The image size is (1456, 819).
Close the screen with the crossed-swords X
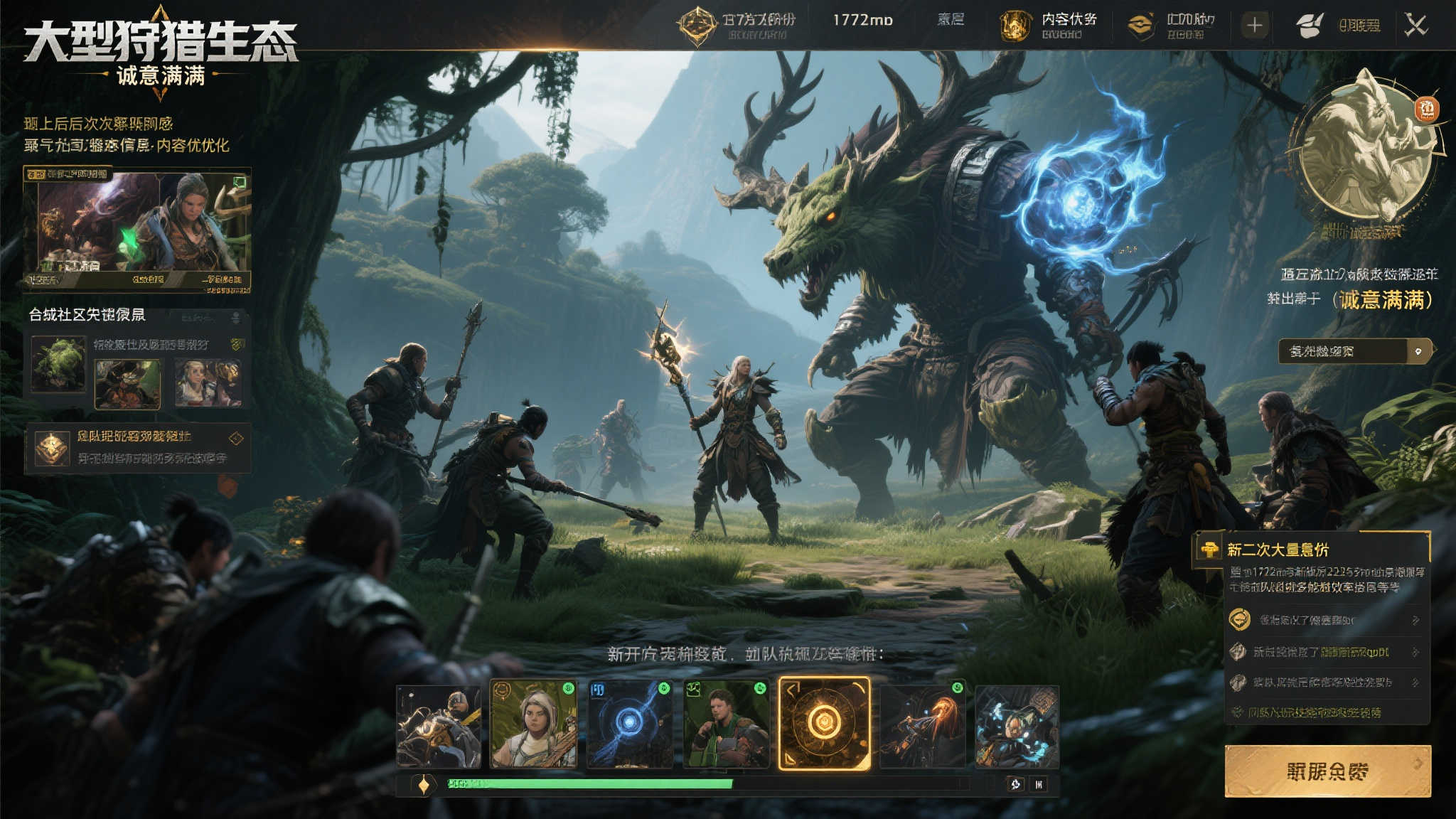click(1415, 26)
